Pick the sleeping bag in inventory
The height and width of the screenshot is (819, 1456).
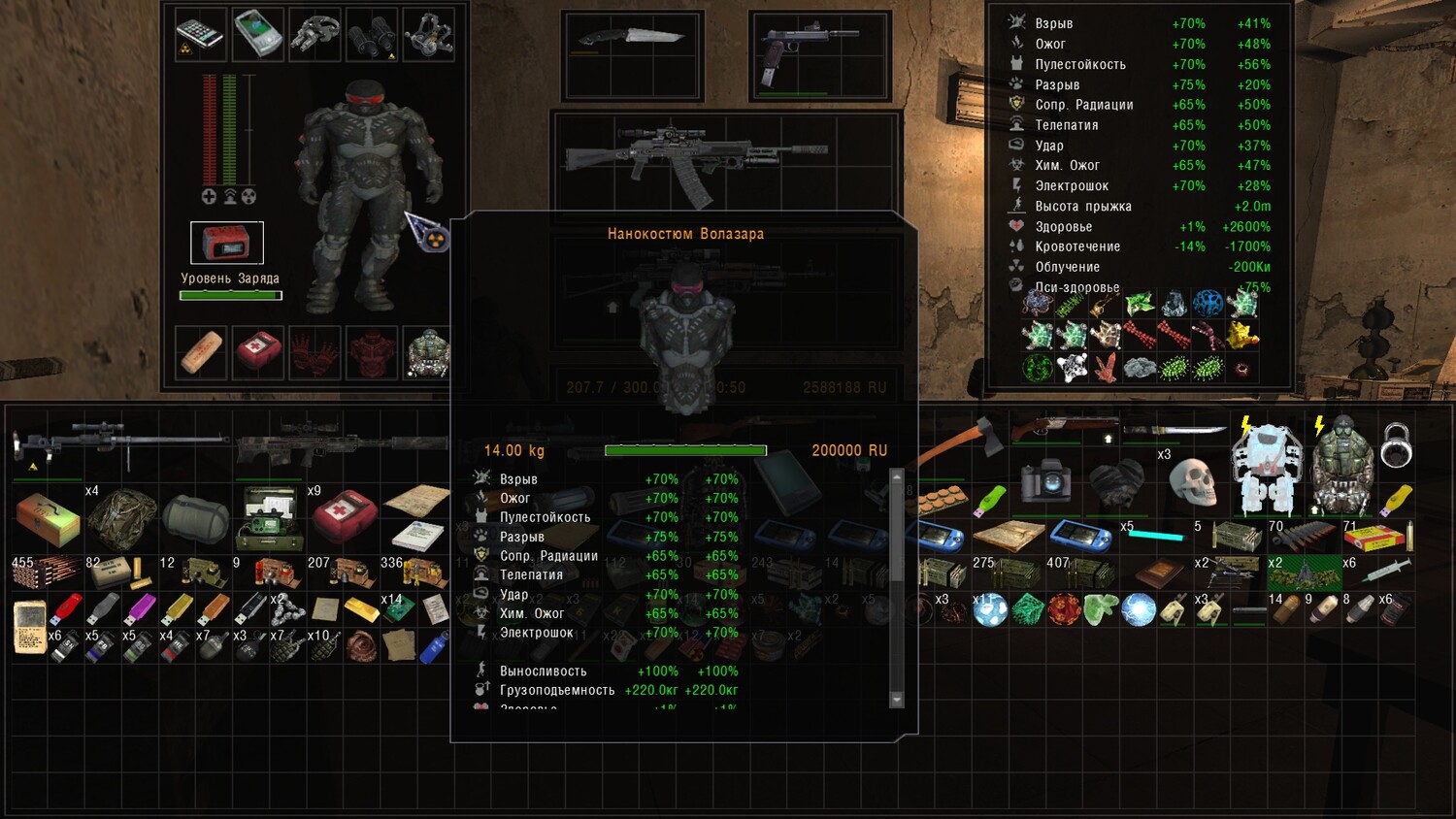click(x=194, y=517)
